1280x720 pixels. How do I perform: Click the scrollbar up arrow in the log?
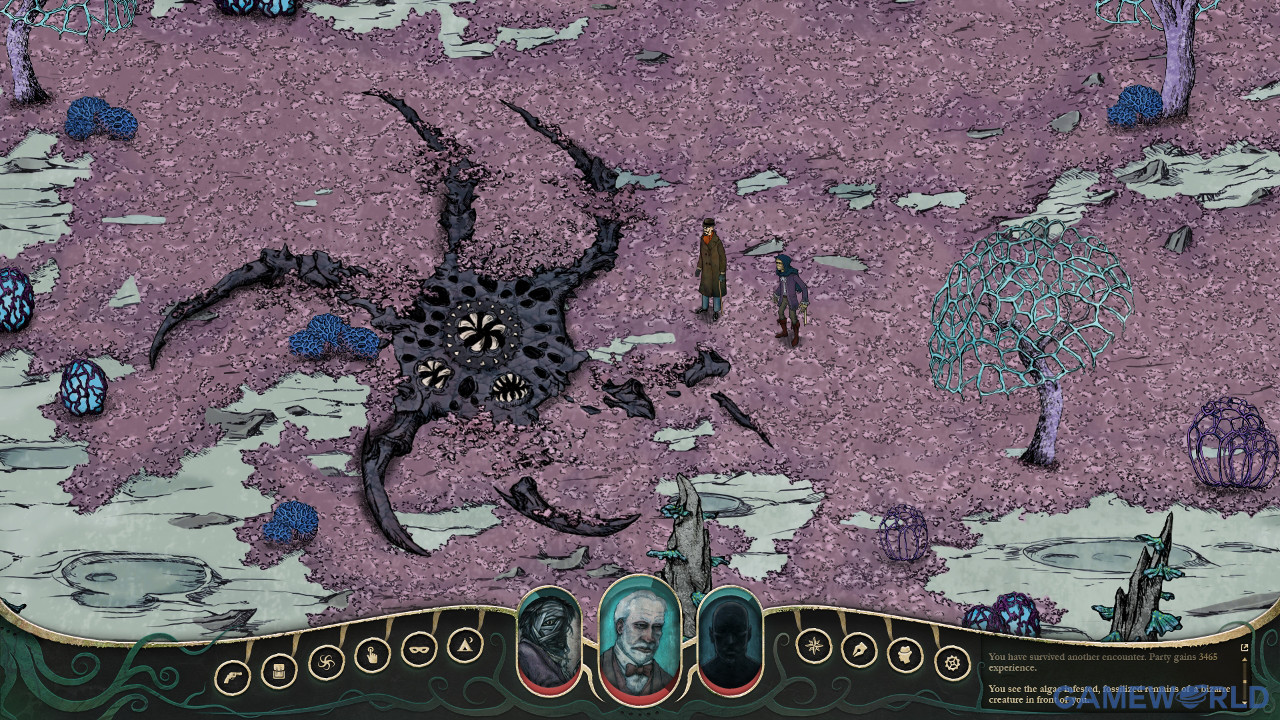coord(1244,660)
